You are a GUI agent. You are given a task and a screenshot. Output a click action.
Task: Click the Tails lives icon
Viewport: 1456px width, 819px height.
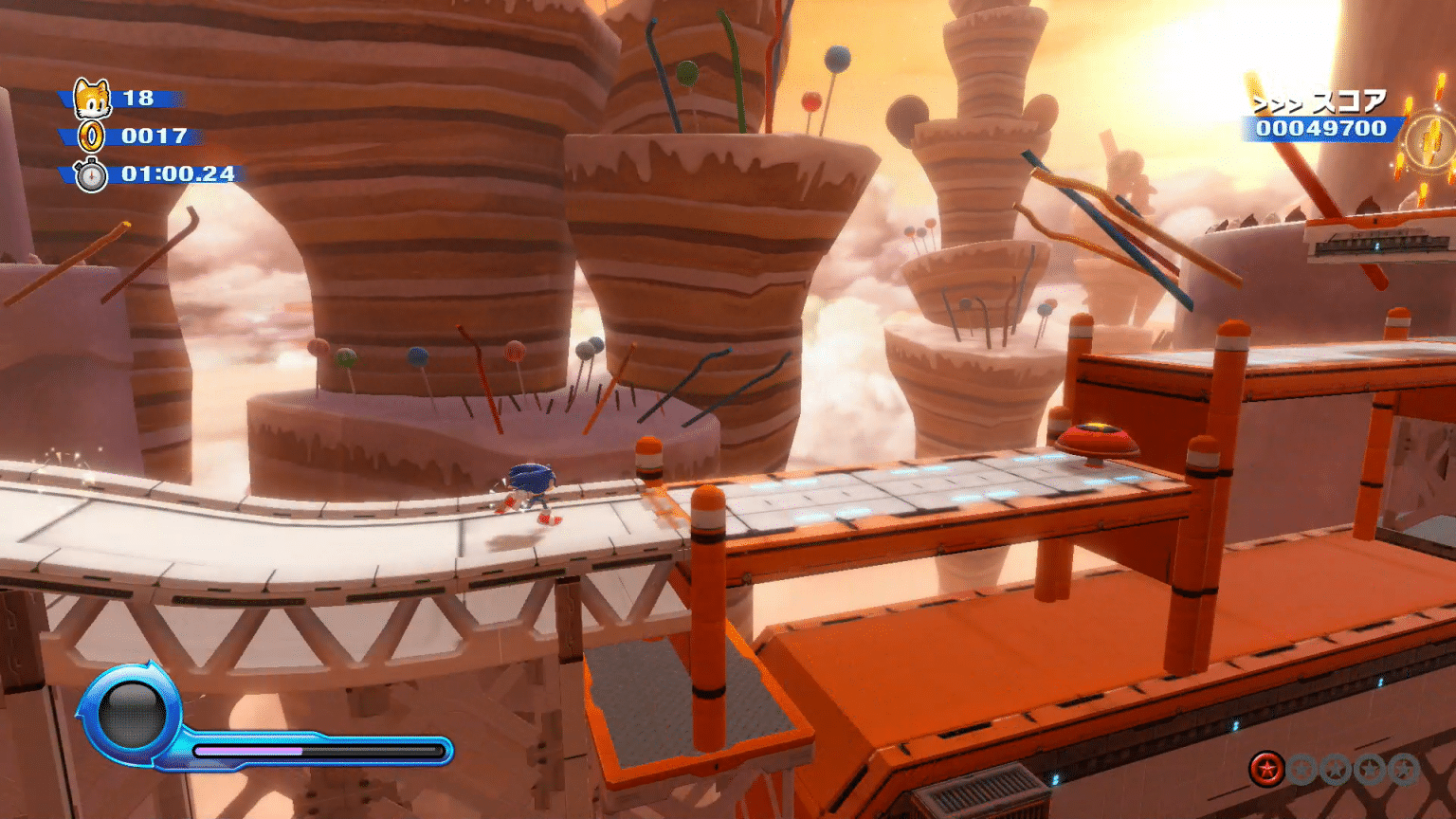(x=92, y=99)
